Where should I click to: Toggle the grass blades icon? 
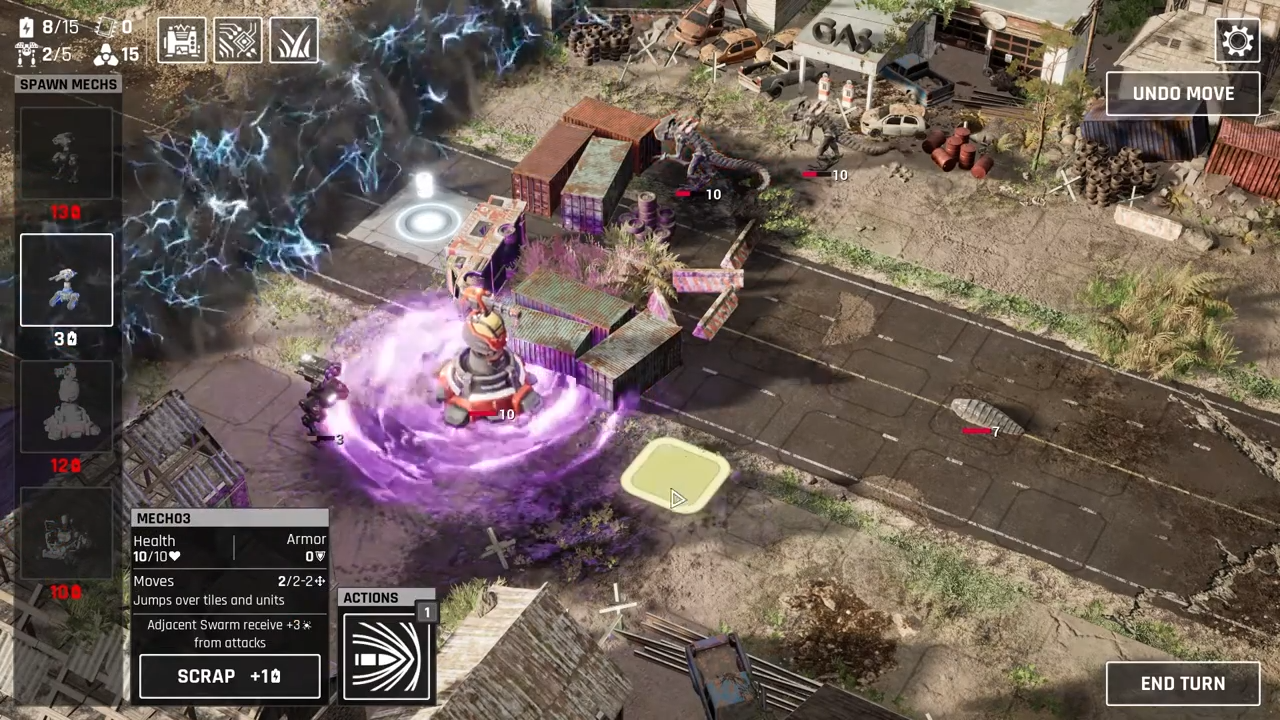[x=294, y=41]
